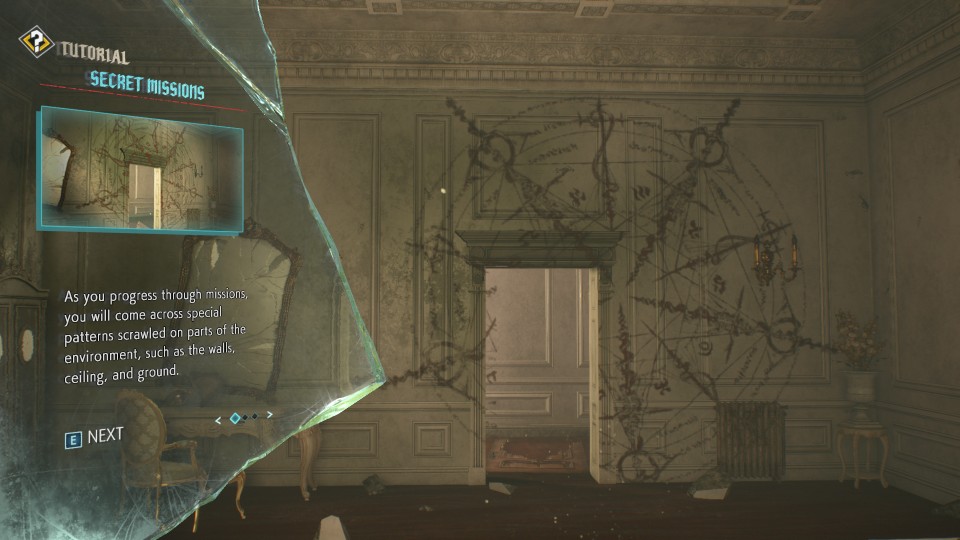Click the tutorial question mark icon
The width and height of the screenshot is (960, 540).
tap(37, 43)
